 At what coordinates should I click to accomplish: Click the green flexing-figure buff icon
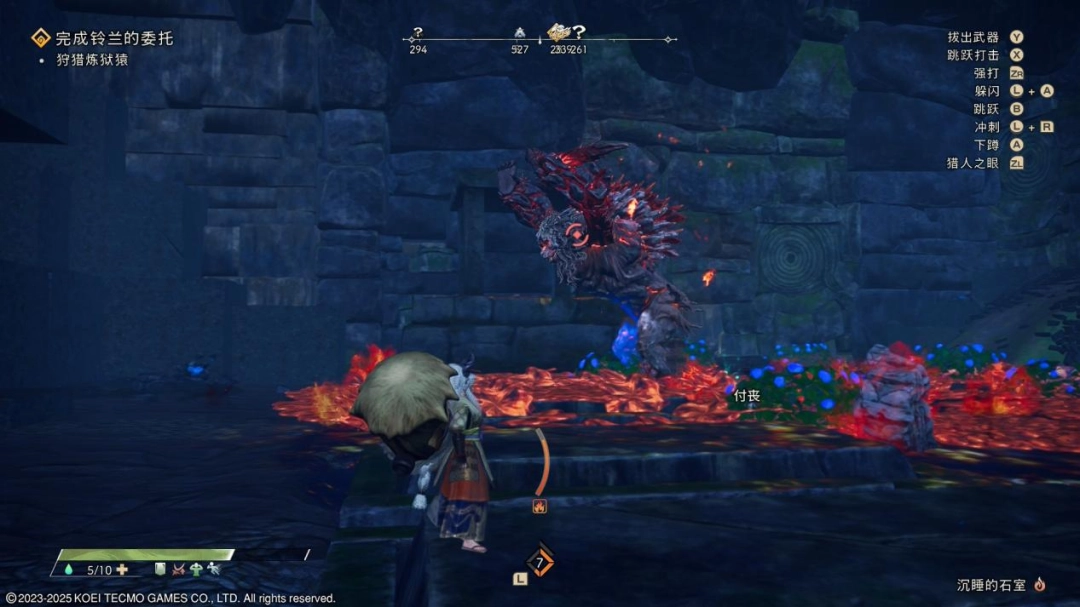[x=196, y=570]
